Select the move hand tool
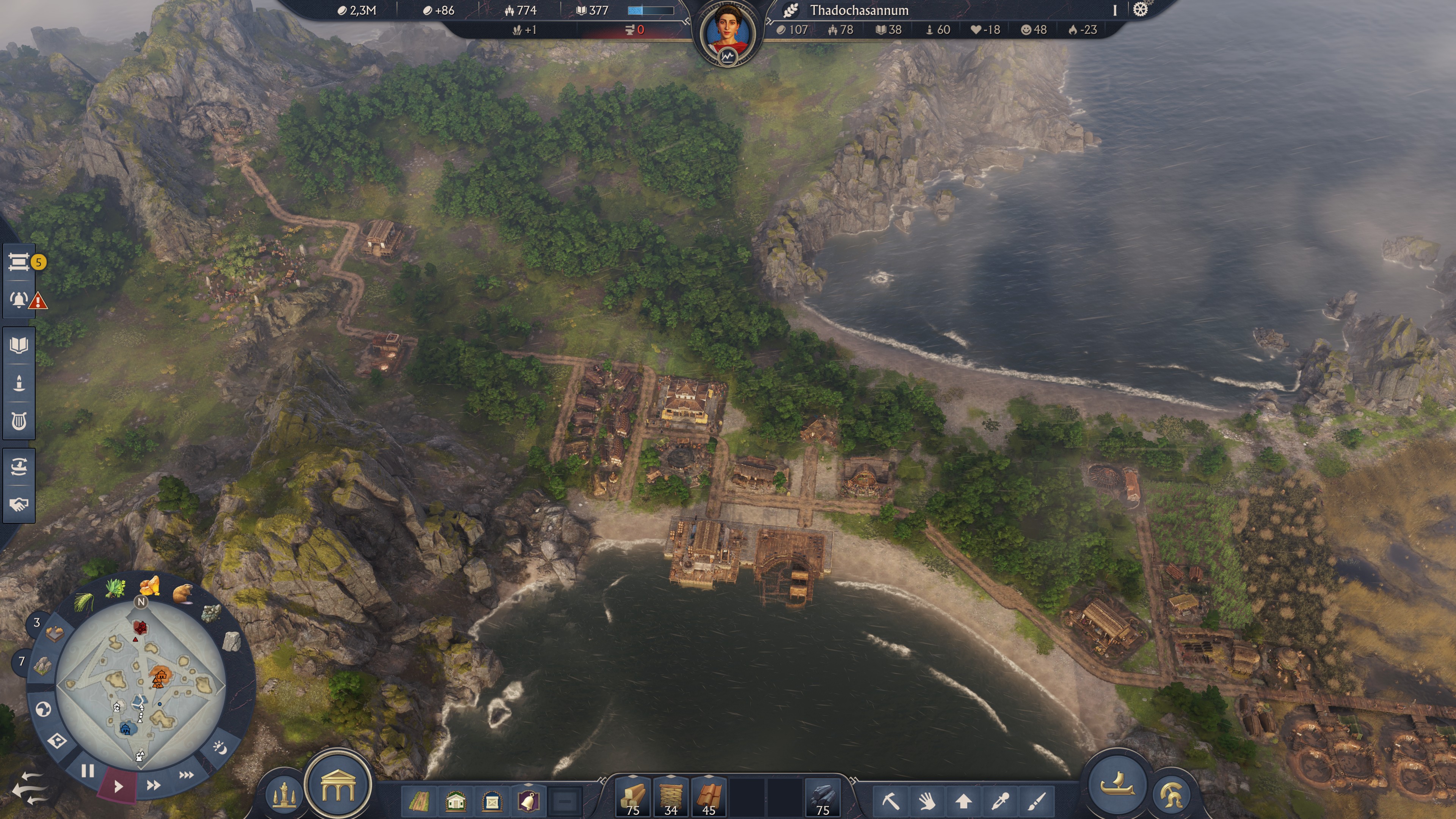Screen dimensions: 1456x819 pyautogui.click(x=929, y=803)
